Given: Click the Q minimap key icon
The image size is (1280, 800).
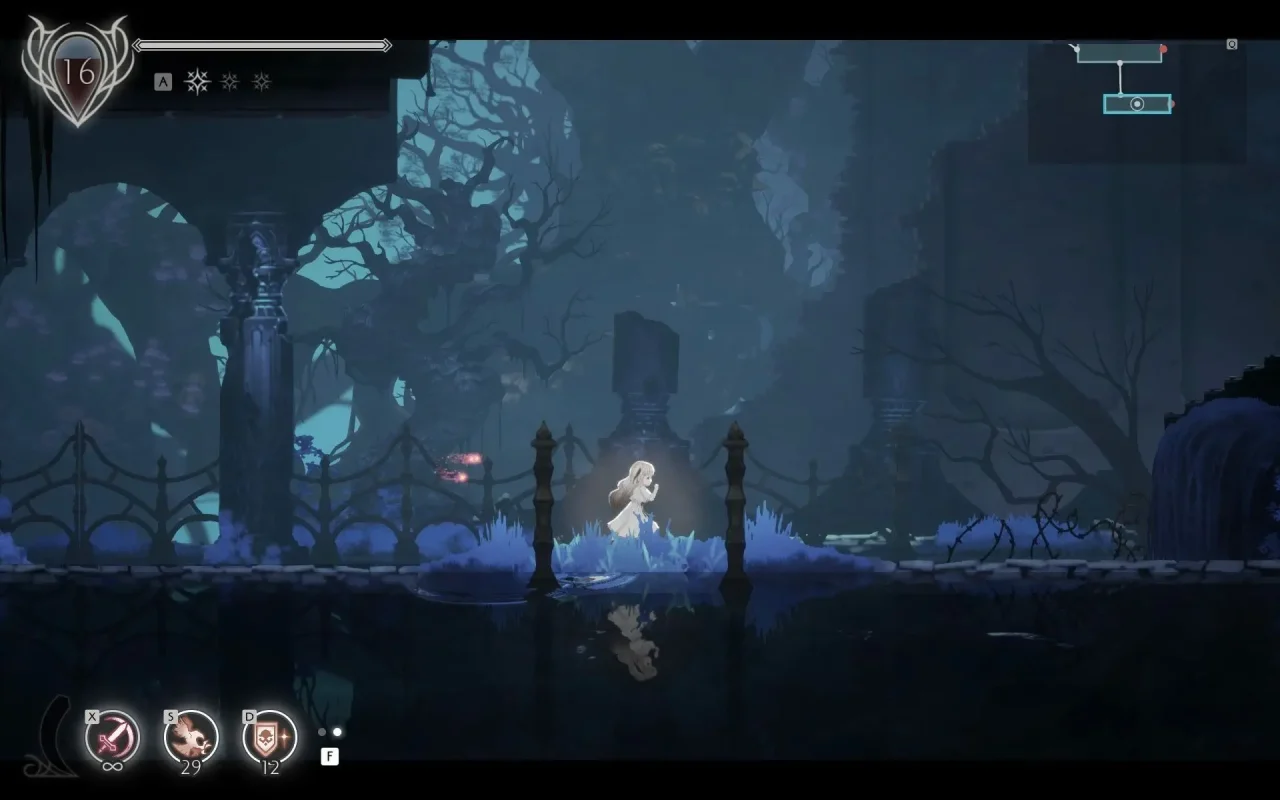Looking at the screenshot, I should 1232,44.
